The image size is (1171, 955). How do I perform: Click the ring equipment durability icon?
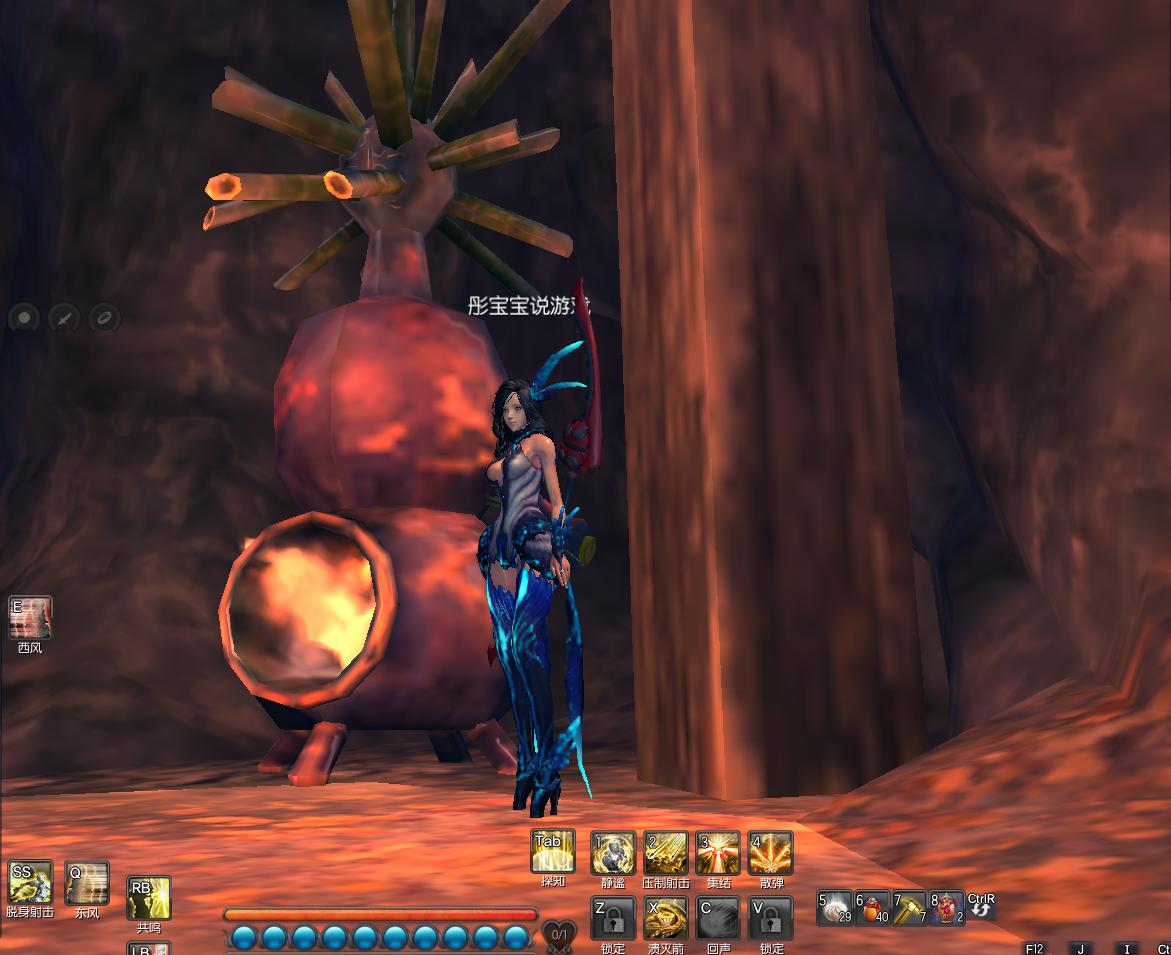103,319
